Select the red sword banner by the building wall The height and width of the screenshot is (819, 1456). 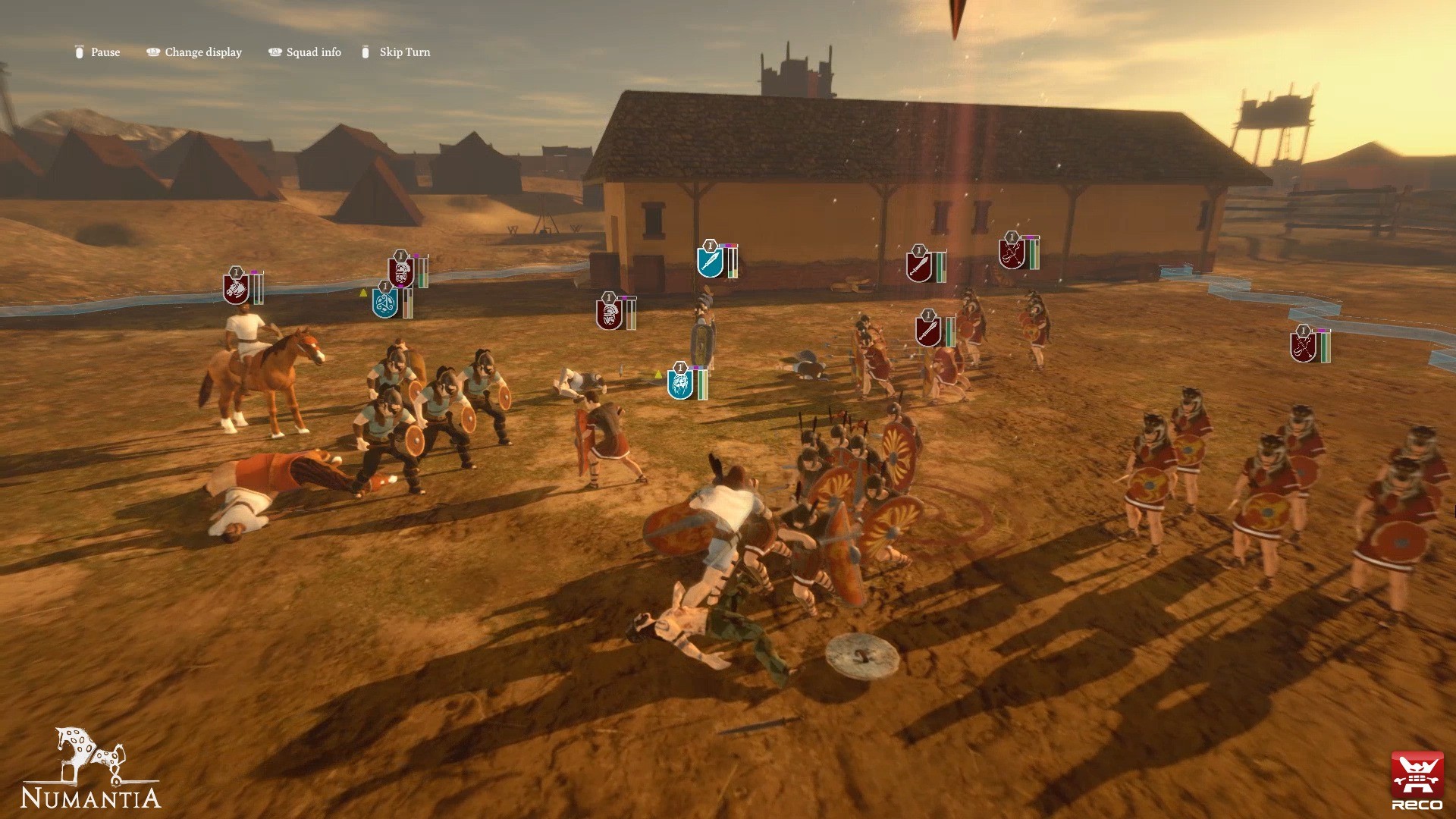point(919,267)
